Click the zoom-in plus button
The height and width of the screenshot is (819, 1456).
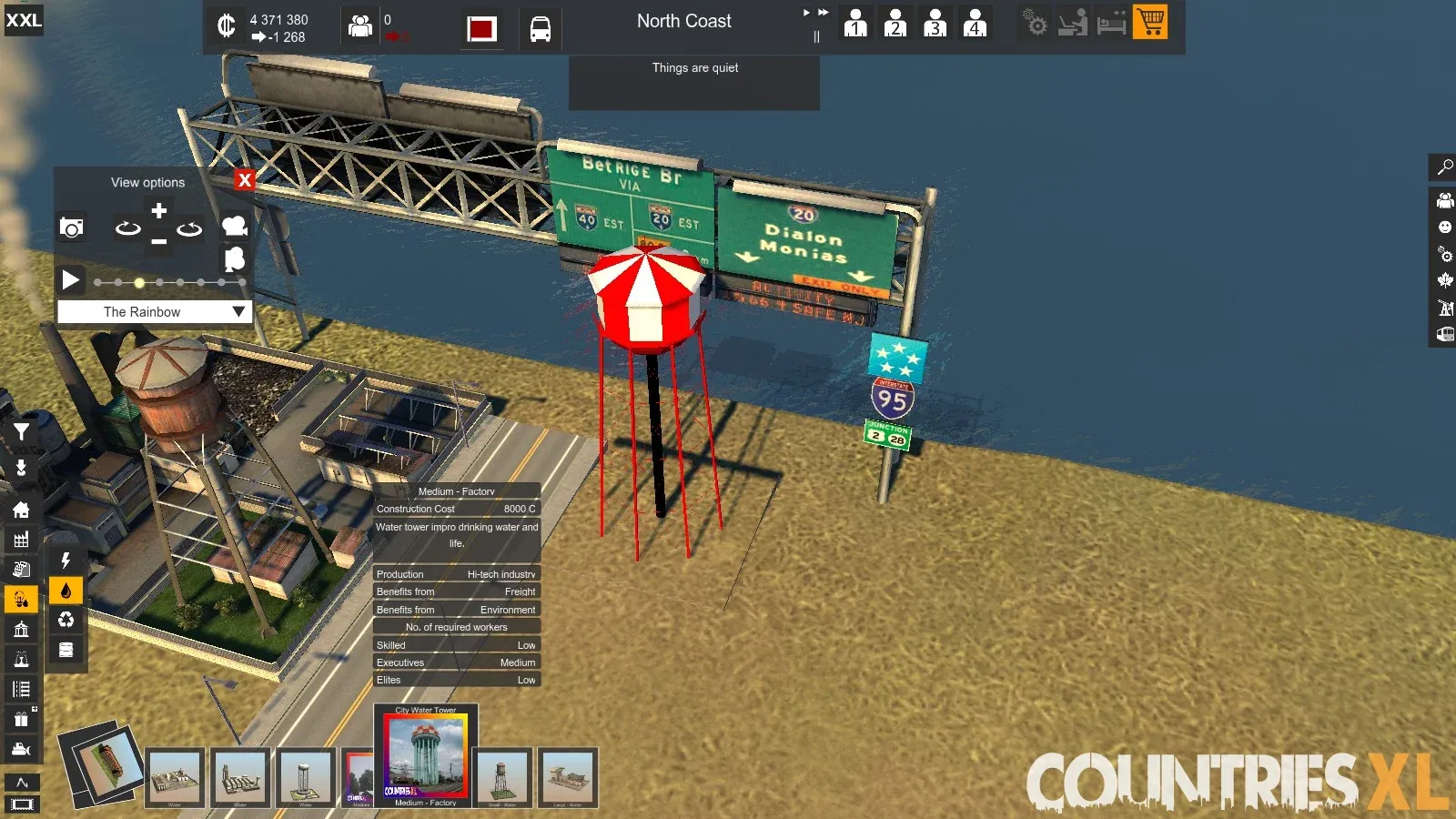pos(159,211)
